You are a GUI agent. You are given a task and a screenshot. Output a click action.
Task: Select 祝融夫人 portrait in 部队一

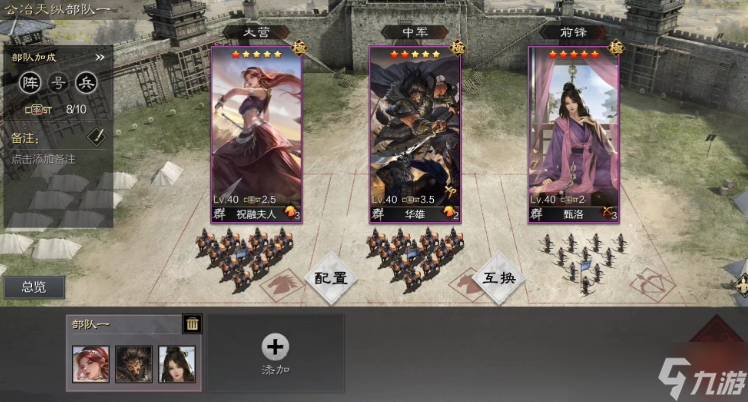[91, 364]
